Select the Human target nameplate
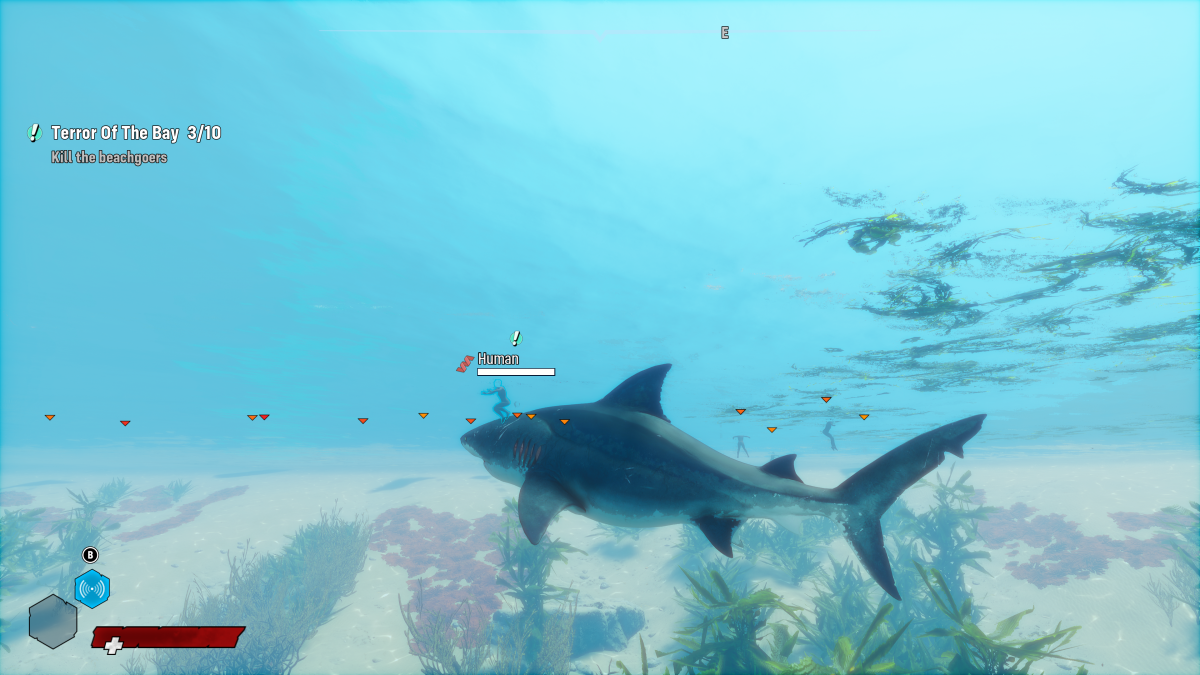Image resolution: width=1200 pixels, height=675 pixels. pyautogui.click(x=498, y=359)
